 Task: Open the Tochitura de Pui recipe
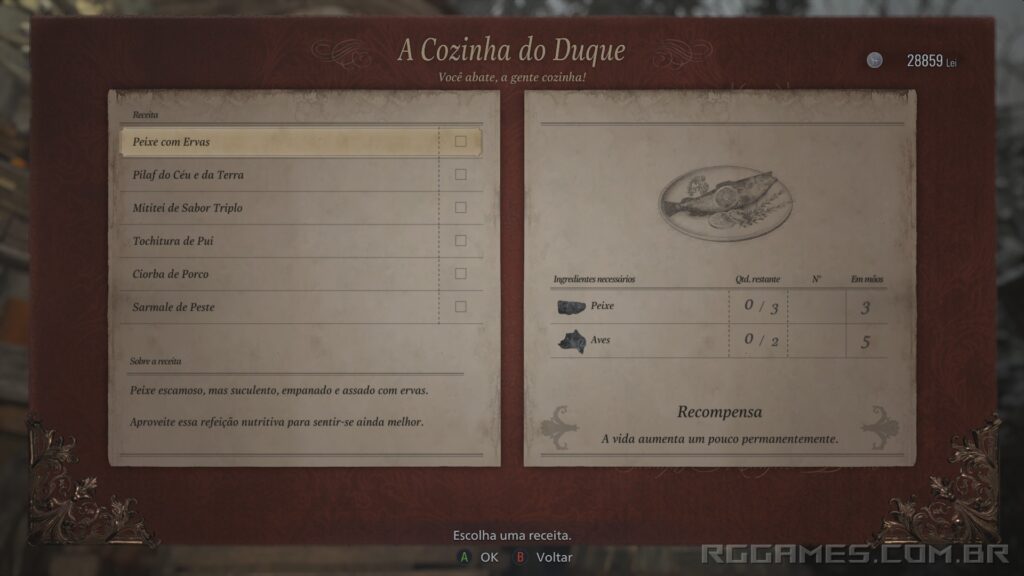[x=280, y=241]
